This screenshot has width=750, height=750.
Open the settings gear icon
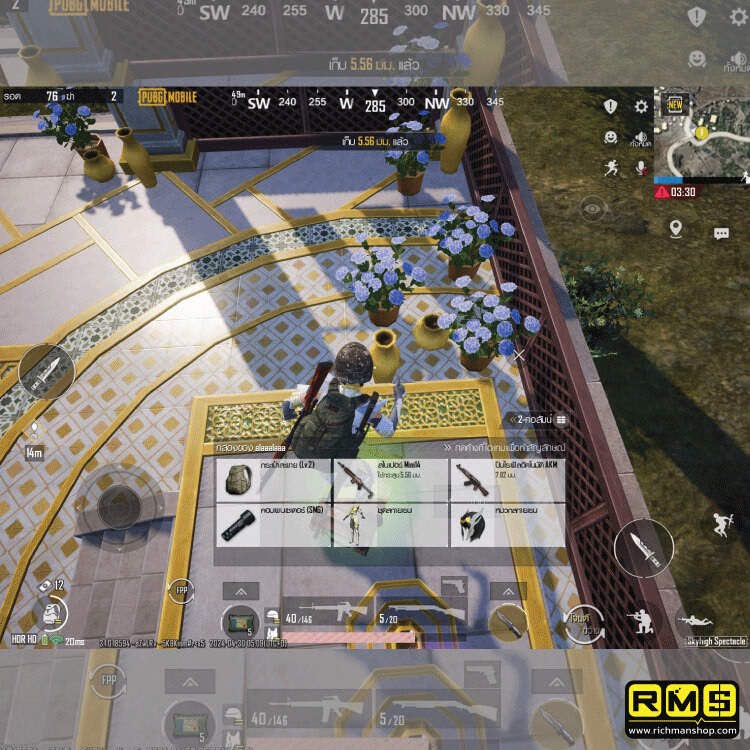(x=641, y=106)
